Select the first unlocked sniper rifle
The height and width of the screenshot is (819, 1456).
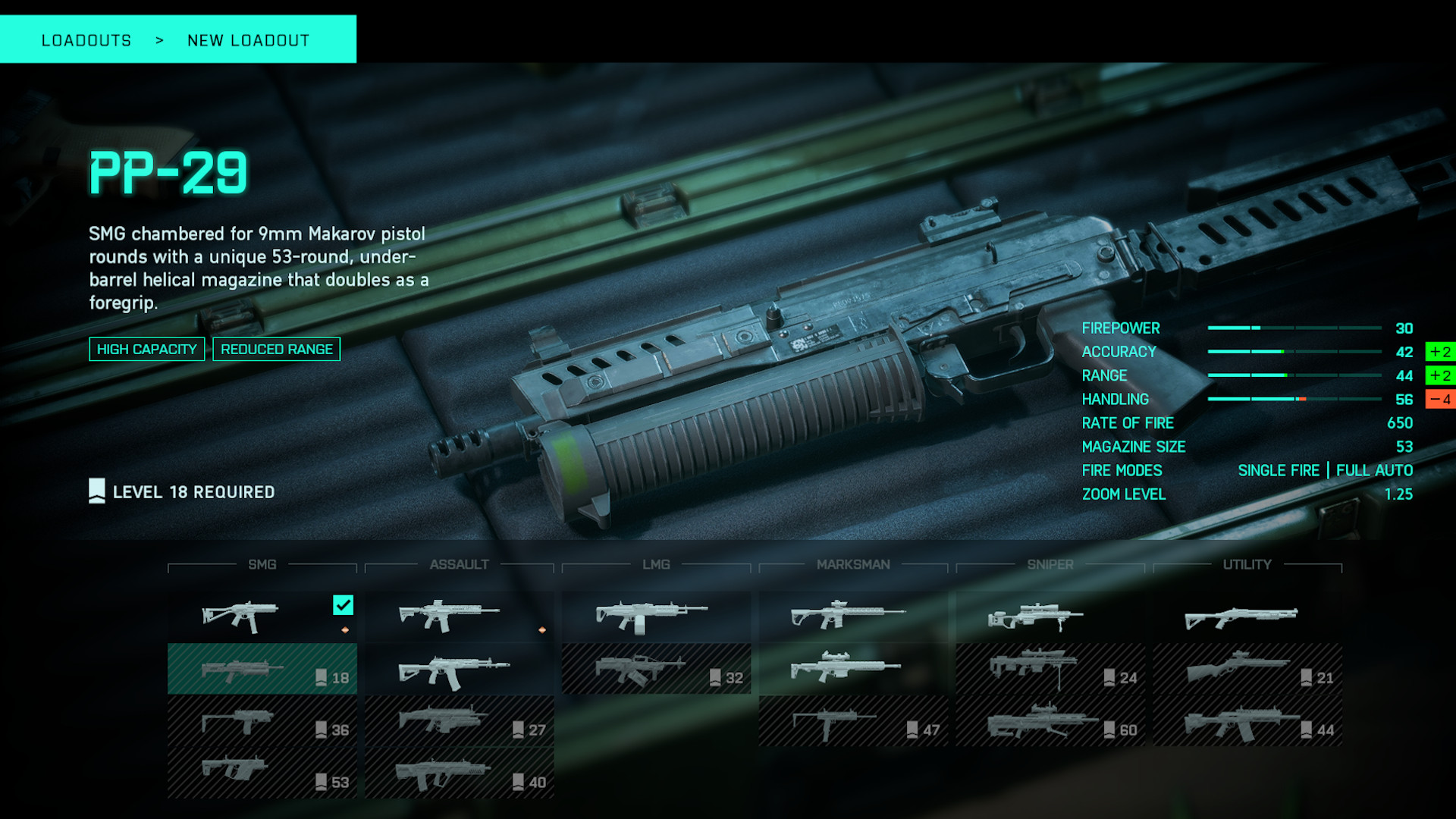coord(1050,617)
